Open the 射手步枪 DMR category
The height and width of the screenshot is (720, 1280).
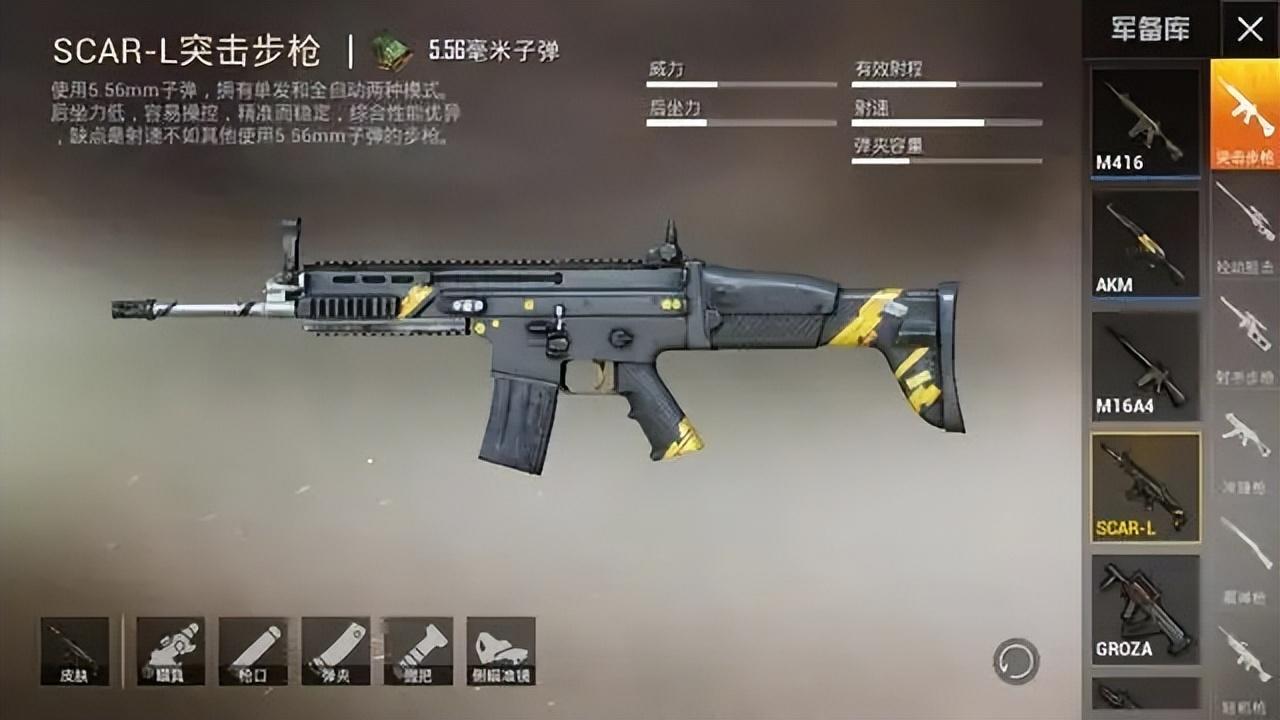pos(1246,335)
